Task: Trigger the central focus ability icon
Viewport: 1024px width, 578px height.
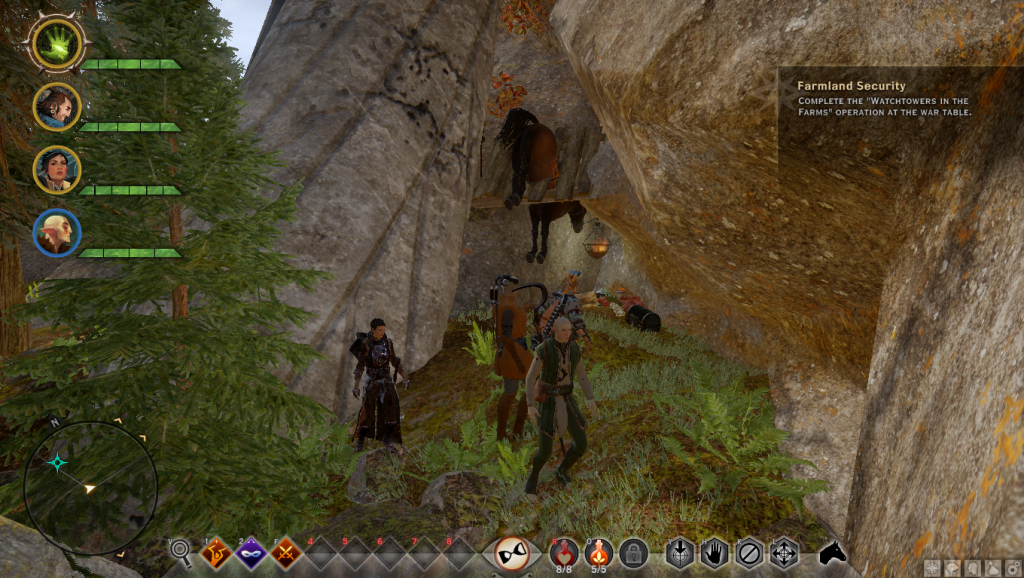Action: pos(518,553)
